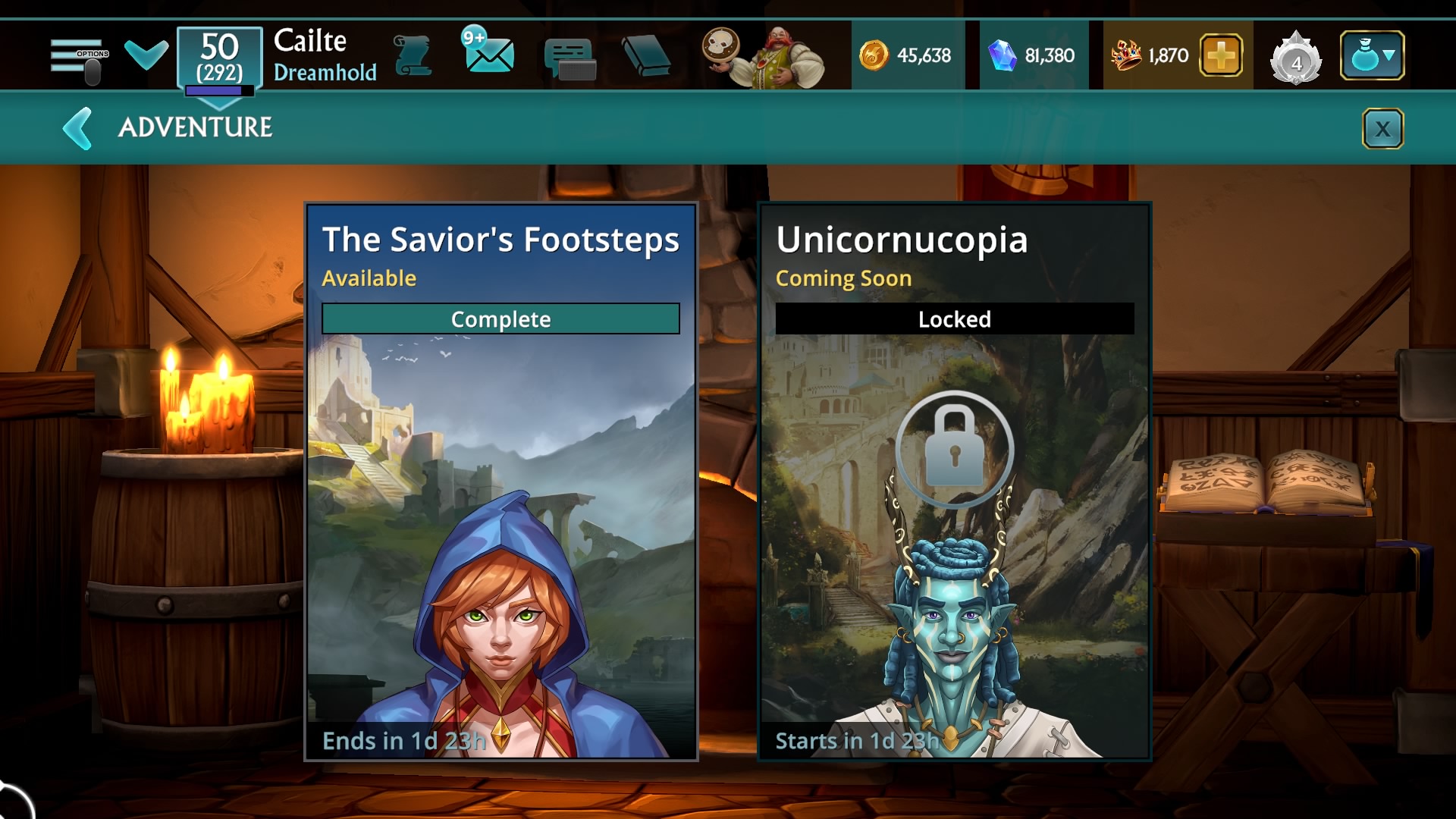Open the silver rank 4 medal
Screen dimensions: 1456x819
tap(1296, 58)
